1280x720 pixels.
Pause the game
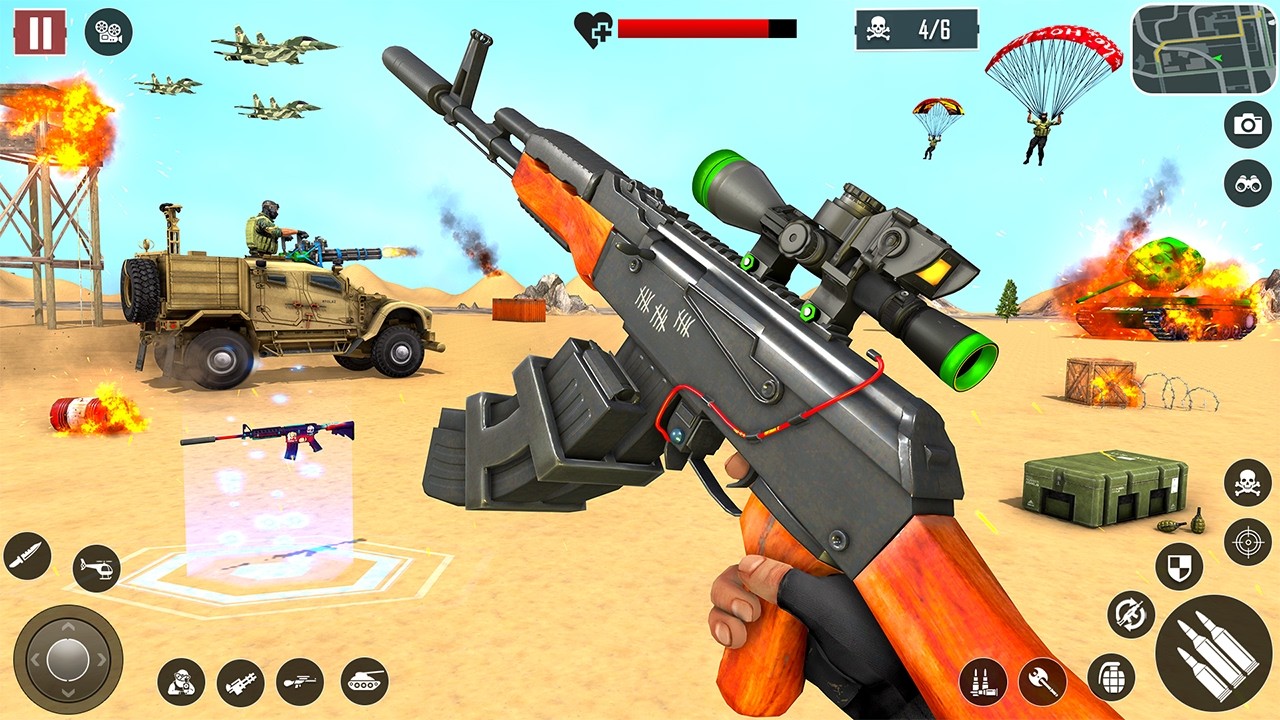pyautogui.click(x=38, y=34)
